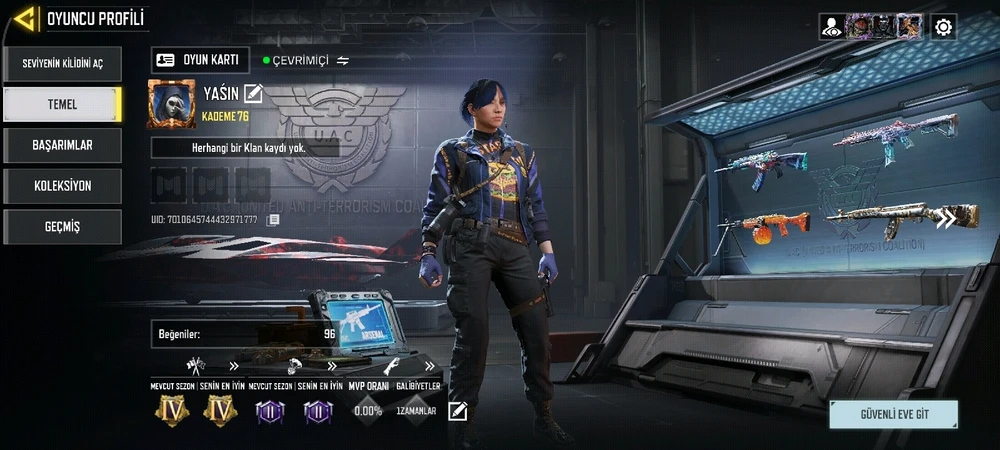
Task: Open the Koleksiyon tab
Action: point(62,186)
